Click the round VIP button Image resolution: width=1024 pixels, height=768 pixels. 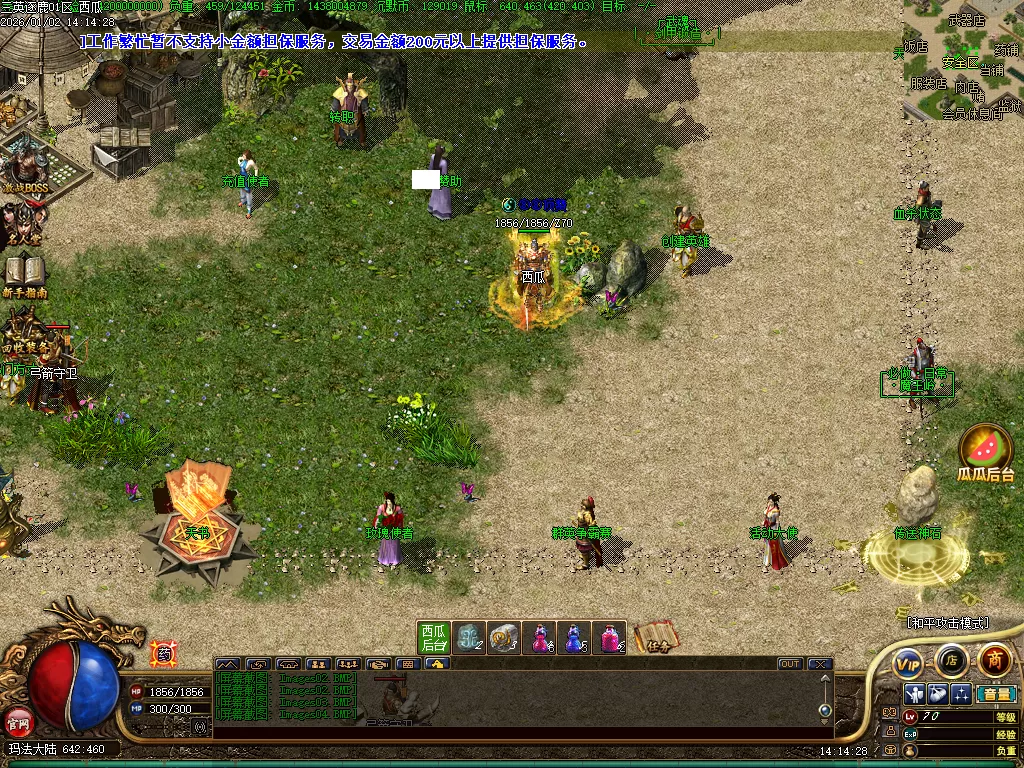tap(908, 663)
